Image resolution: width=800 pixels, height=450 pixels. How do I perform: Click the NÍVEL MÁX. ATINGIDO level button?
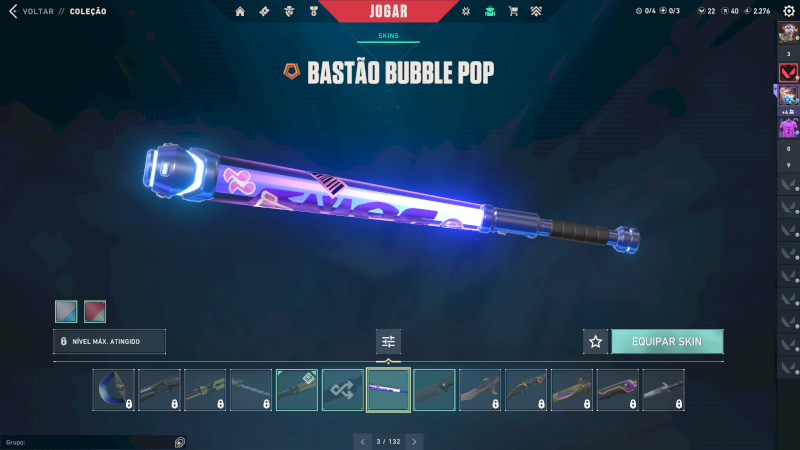[x=110, y=342]
